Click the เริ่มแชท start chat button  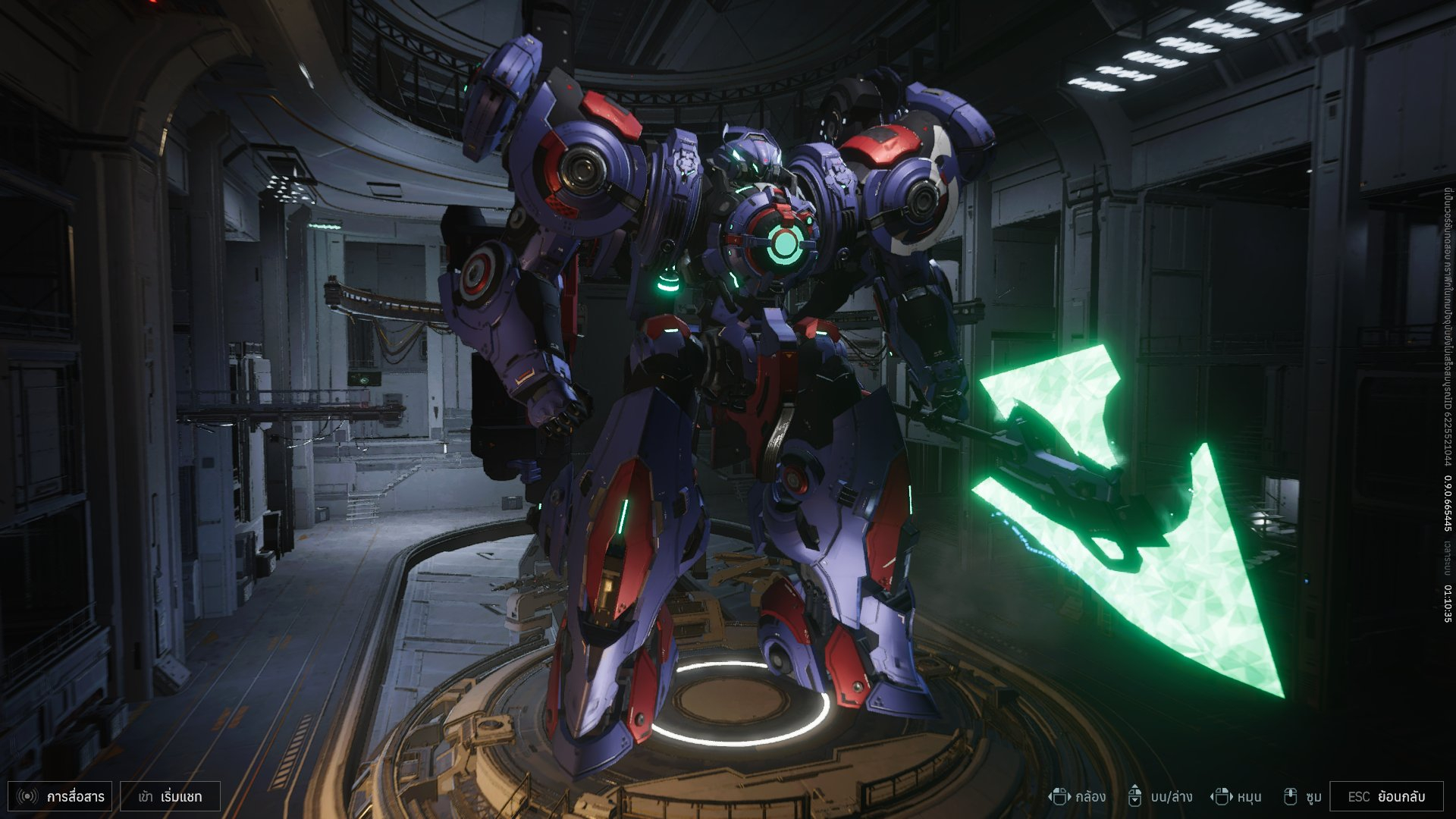coord(171,796)
